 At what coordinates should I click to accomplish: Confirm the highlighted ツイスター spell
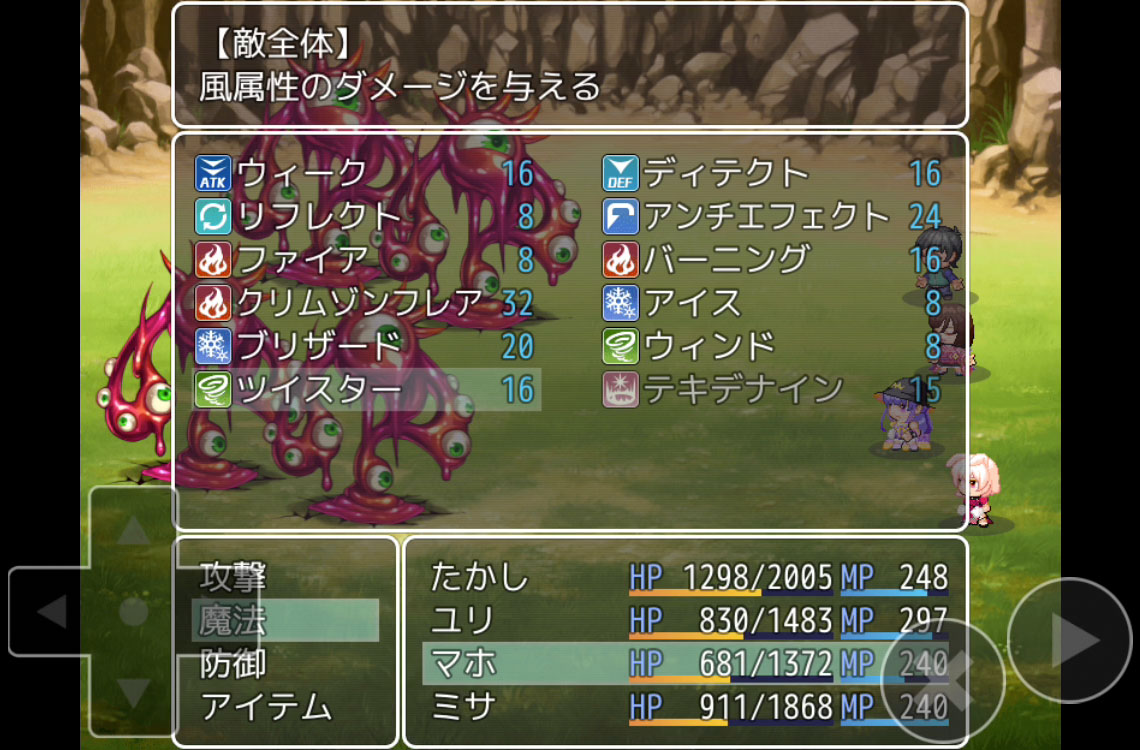(365, 389)
